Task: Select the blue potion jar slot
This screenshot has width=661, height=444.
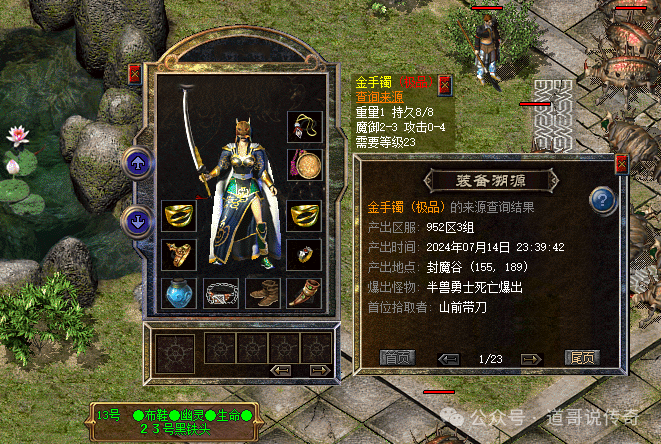Action: click(178, 293)
